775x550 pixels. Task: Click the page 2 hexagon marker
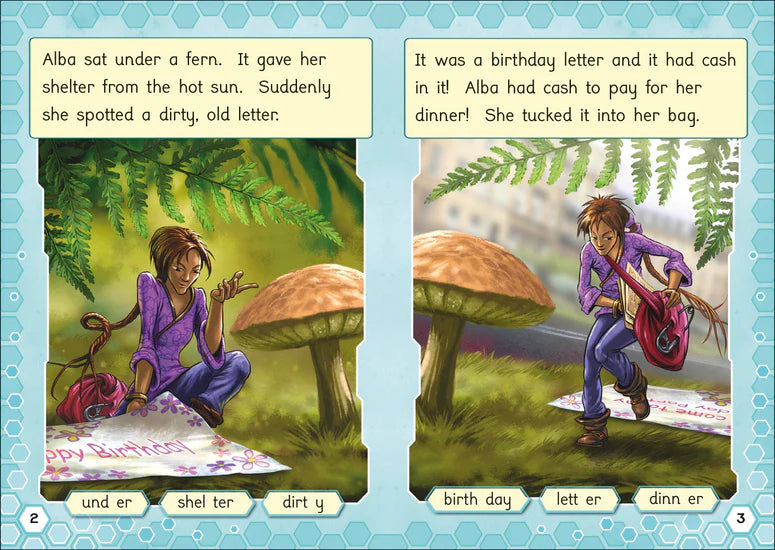click(x=34, y=518)
